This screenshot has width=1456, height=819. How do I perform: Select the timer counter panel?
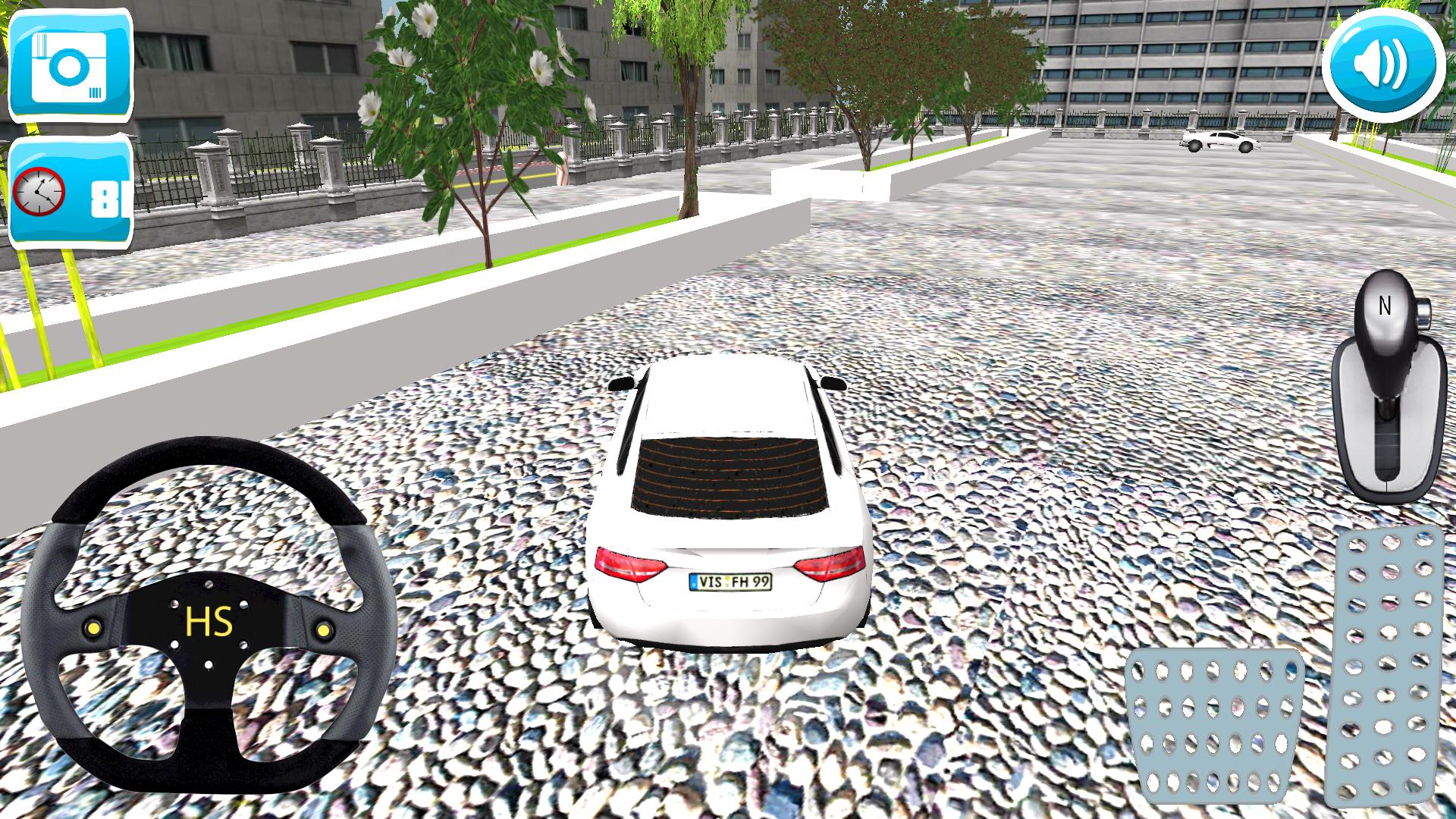72,190
